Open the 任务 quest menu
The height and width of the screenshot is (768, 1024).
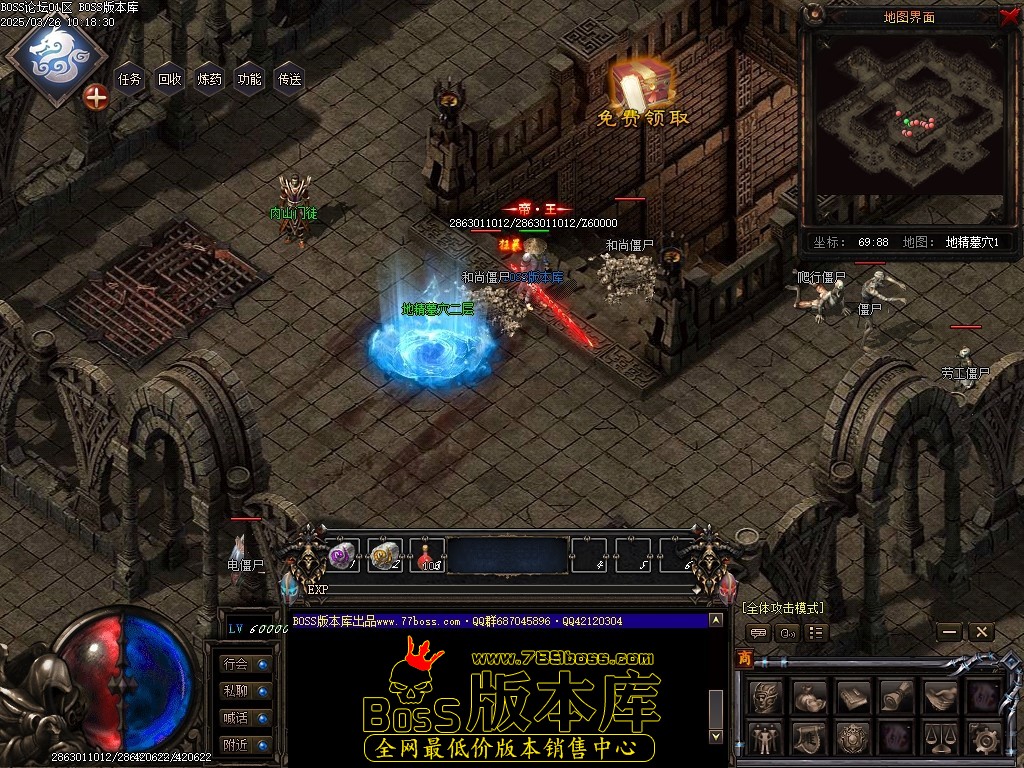pyautogui.click(x=130, y=79)
